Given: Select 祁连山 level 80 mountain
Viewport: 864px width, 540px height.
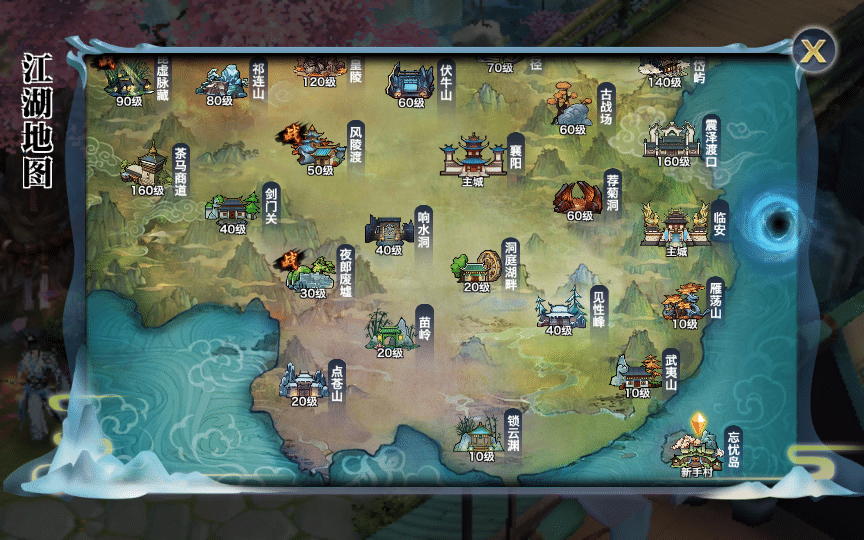Looking at the screenshot, I should coord(220,80).
